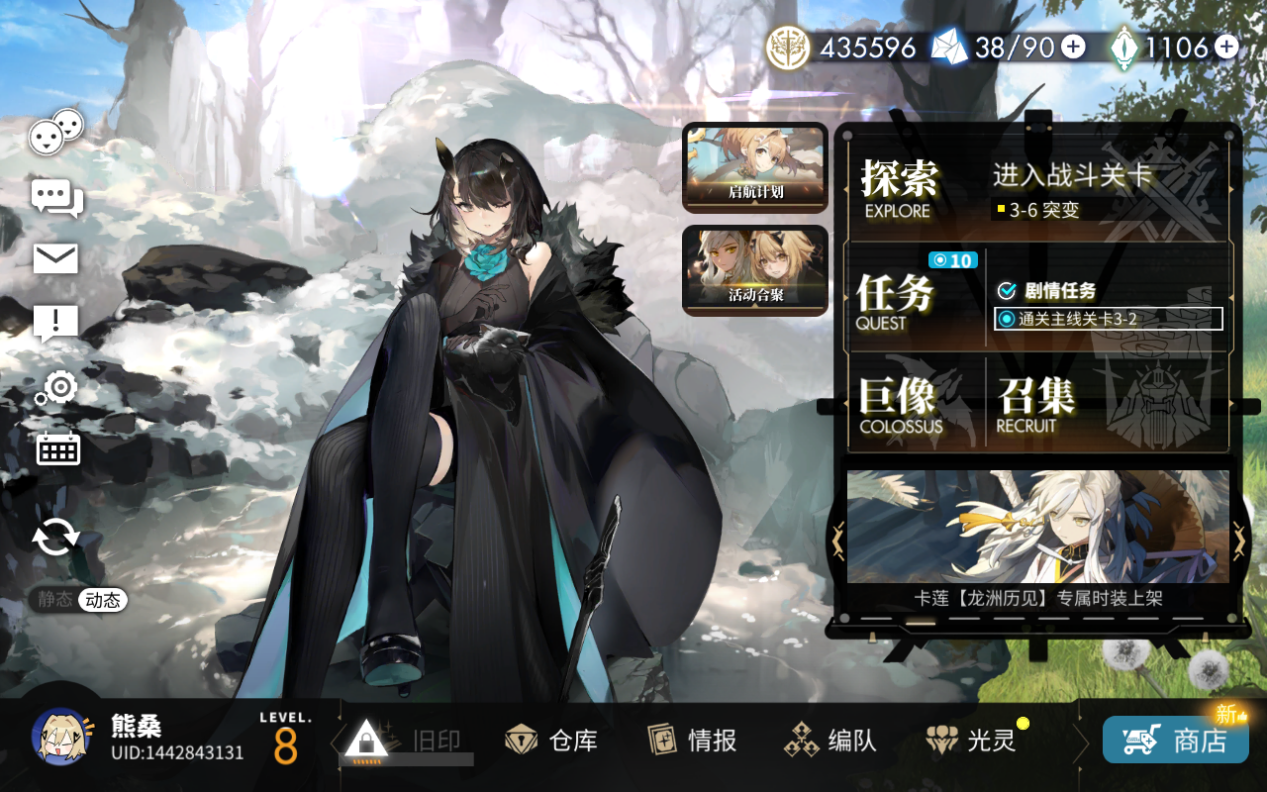The width and height of the screenshot is (1267, 792).
Task: Open player profile 熊桑 avatar
Action: (x=63, y=737)
